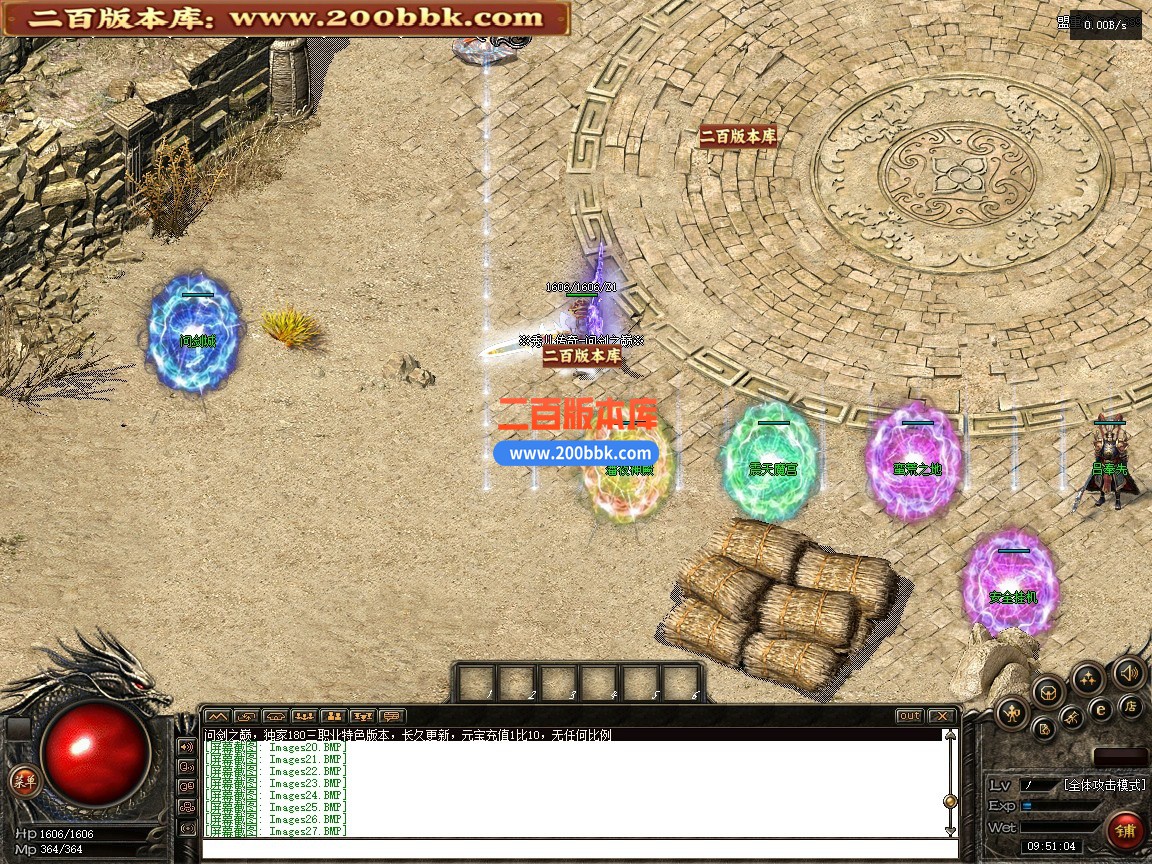Click the round 'e' icon
1152x864 pixels.
1101,710
